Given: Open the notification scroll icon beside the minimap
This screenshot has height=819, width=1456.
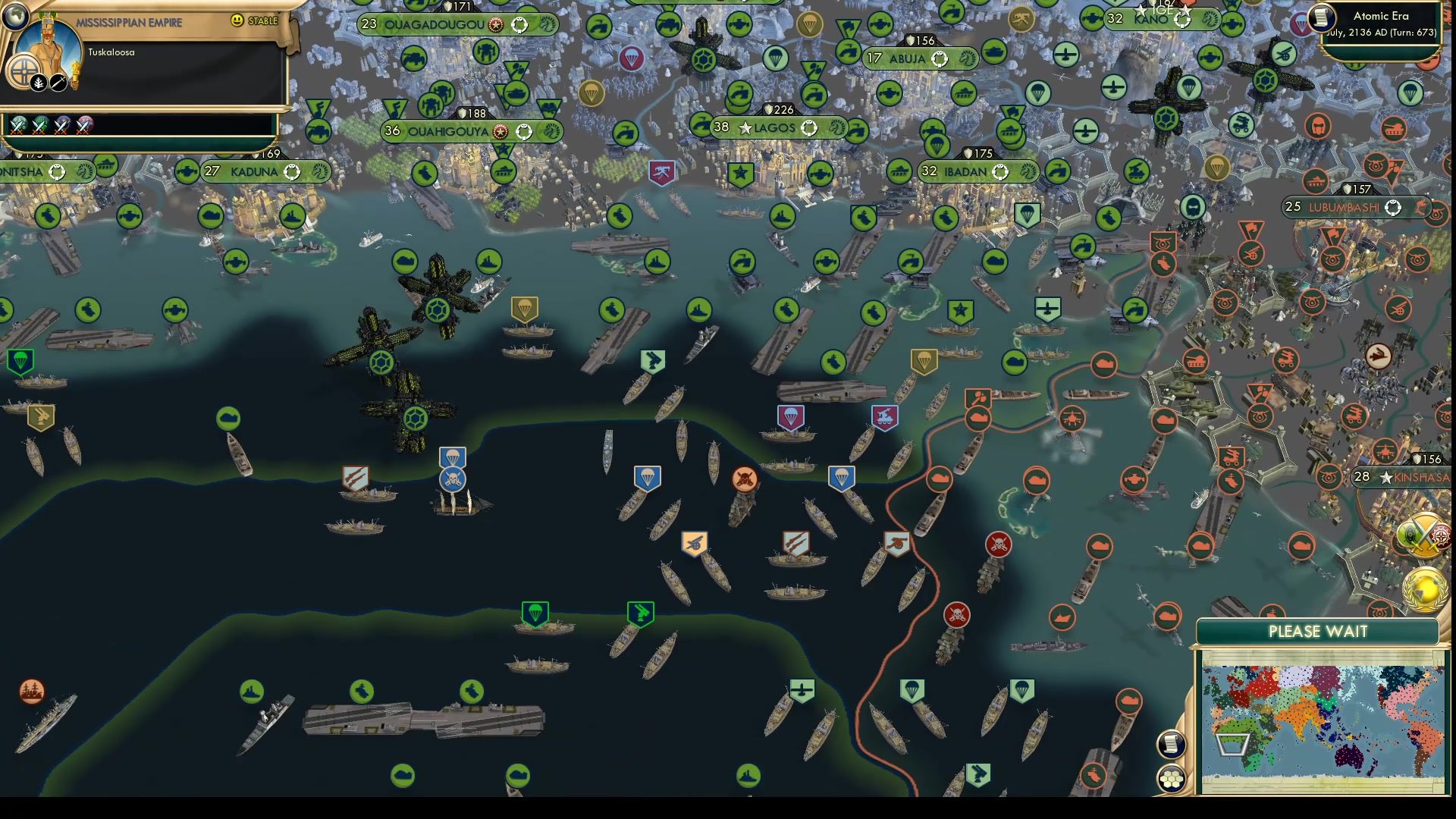Looking at the screenshot, I should point(1171,743).
